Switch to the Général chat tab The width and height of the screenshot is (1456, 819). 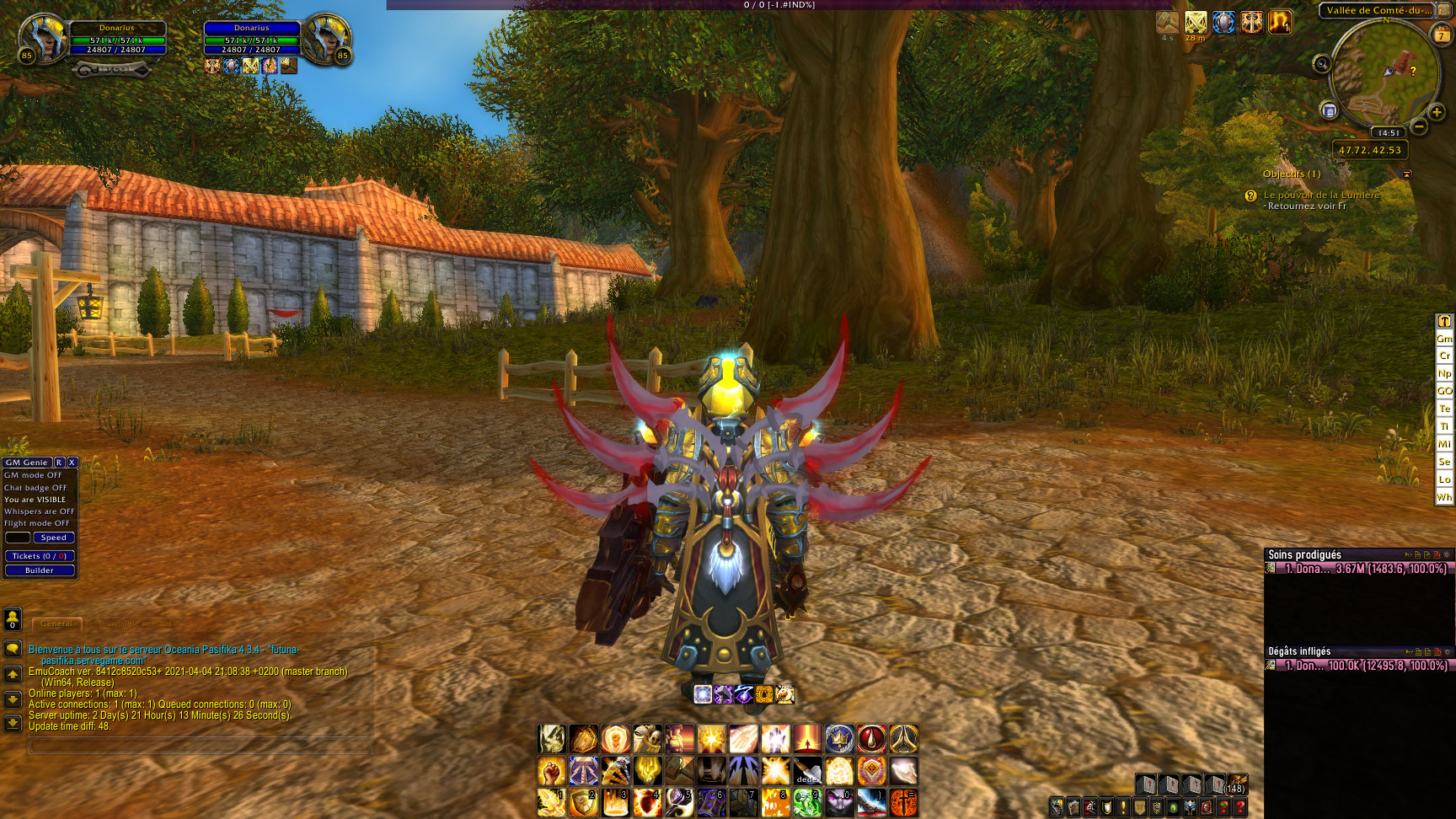(56, 624)
